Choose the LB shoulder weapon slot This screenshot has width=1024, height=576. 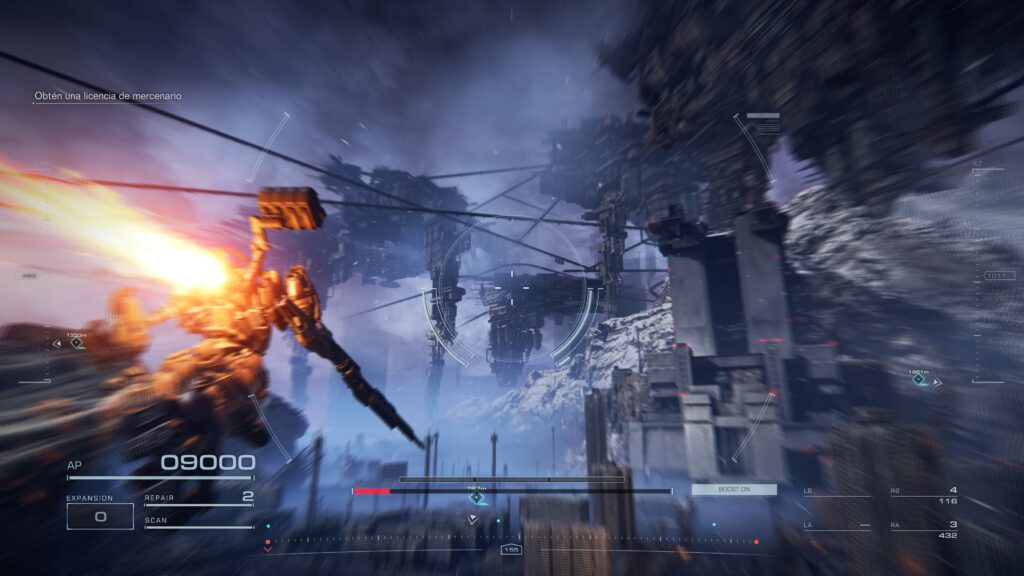click(836, 492)
